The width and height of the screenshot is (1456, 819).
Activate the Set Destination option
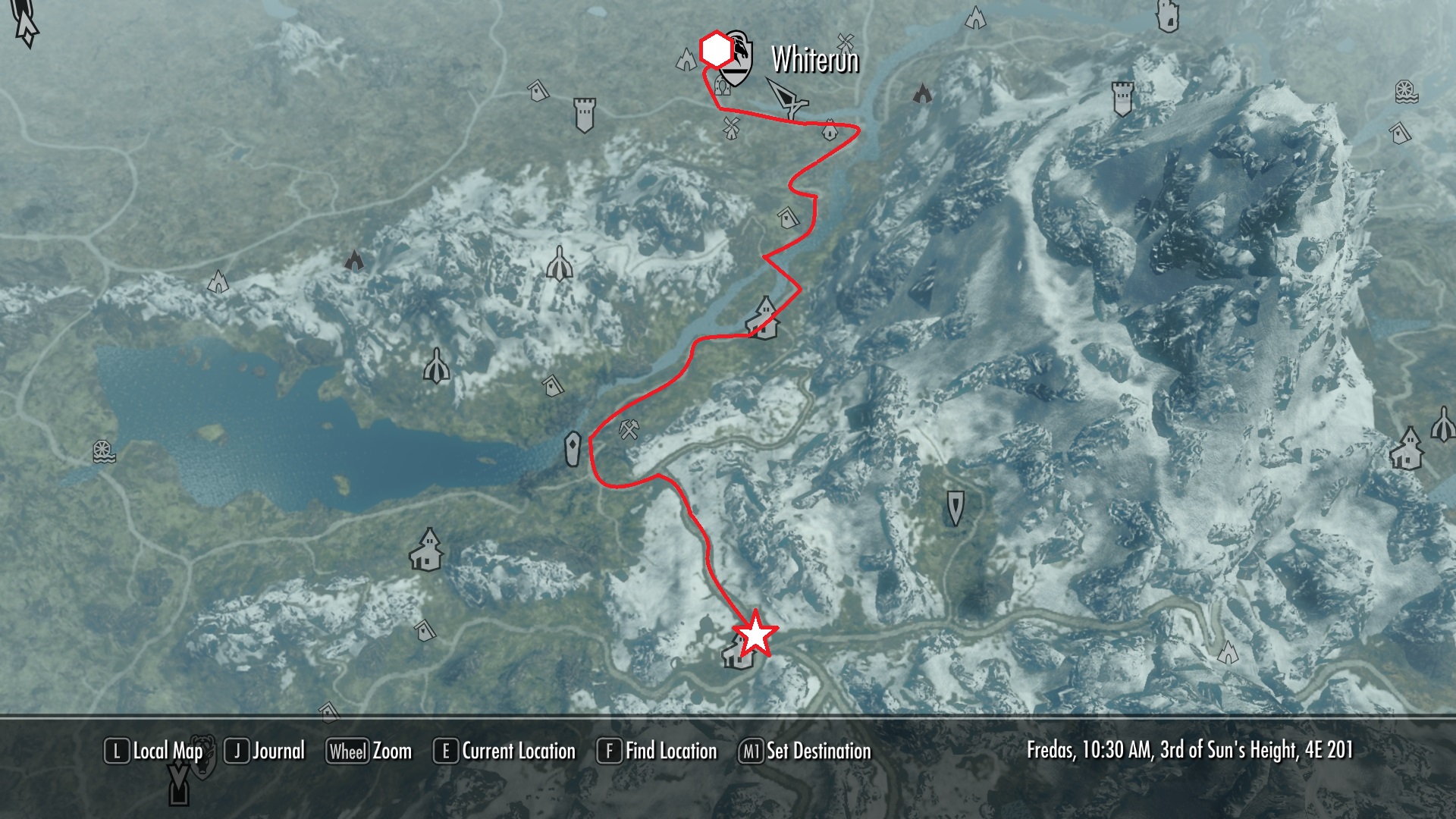(805, 752)
